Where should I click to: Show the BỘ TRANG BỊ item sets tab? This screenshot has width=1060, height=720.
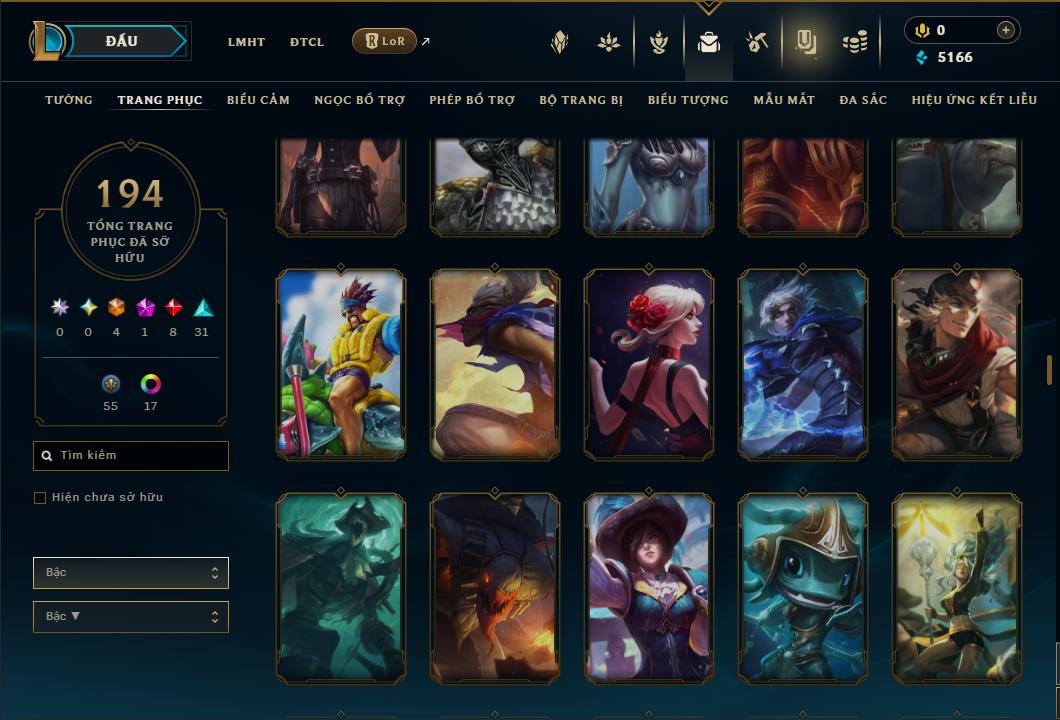(x=581, y=100)
